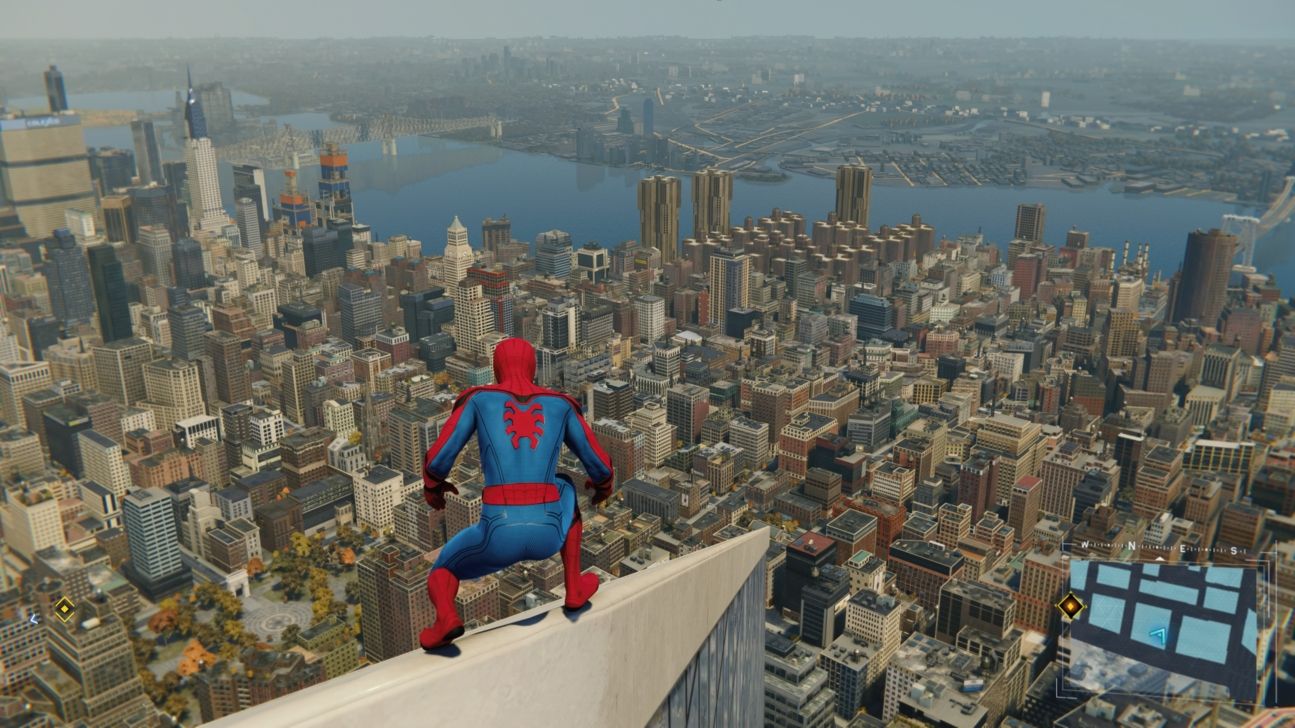The height and width of the screenshot is (728, 1295).
Task: Select the inner yellow square of the waypoint marker
Action: (x=65, y=608)
